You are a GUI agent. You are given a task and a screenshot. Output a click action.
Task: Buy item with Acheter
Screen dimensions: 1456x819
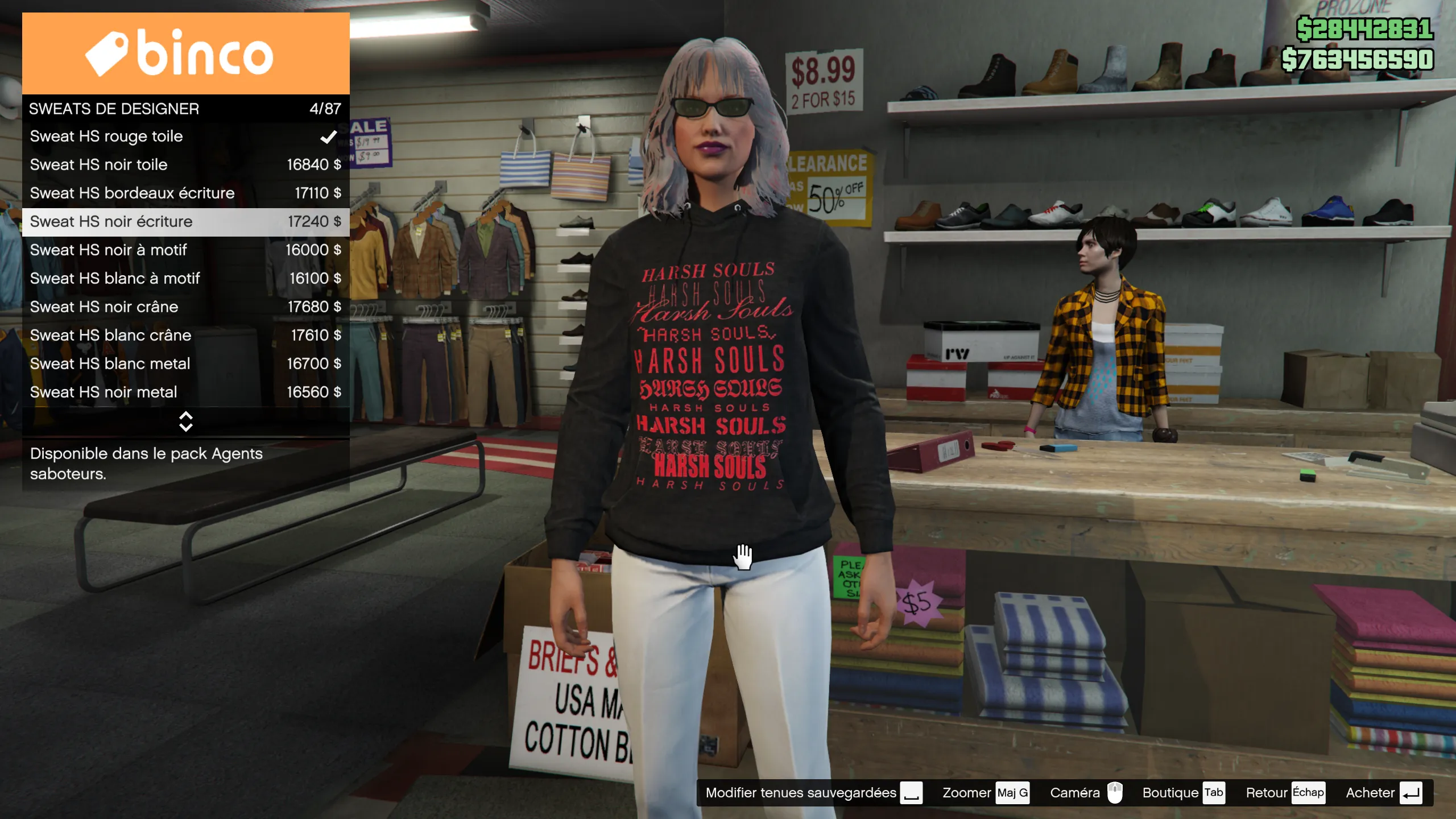coord(1383,793)
